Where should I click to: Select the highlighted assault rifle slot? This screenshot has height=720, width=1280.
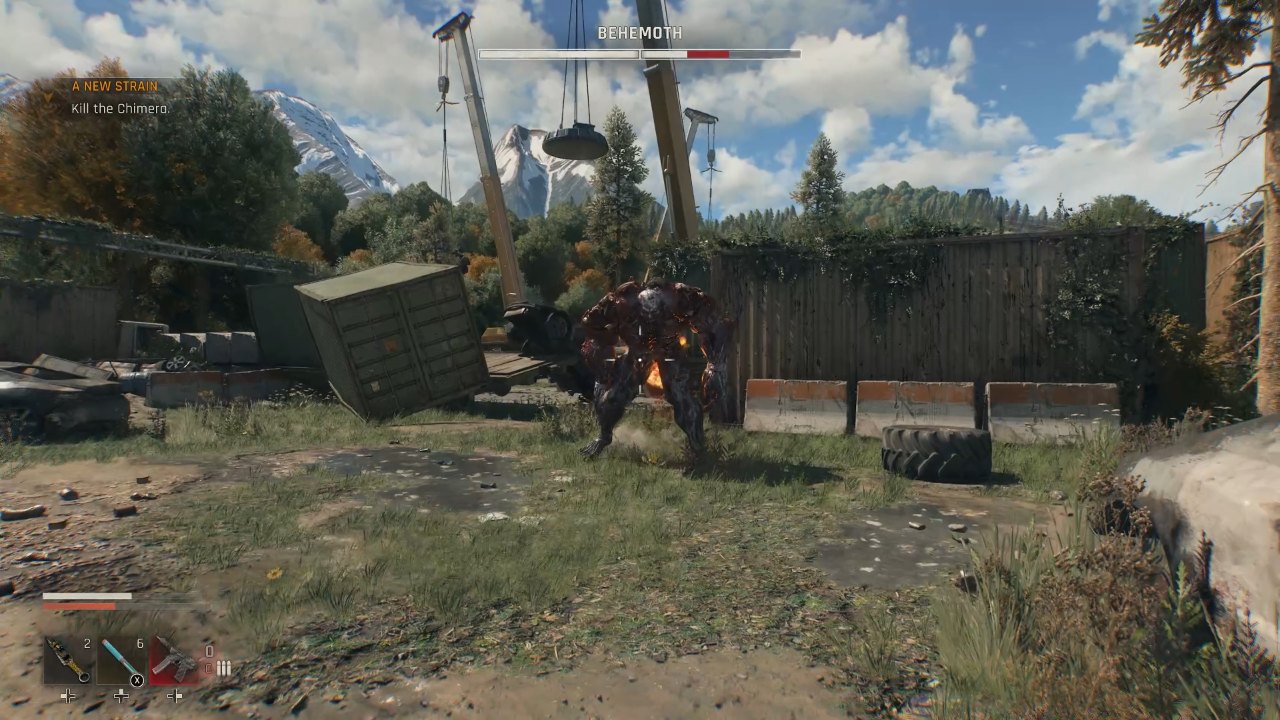tap(174, 661)
